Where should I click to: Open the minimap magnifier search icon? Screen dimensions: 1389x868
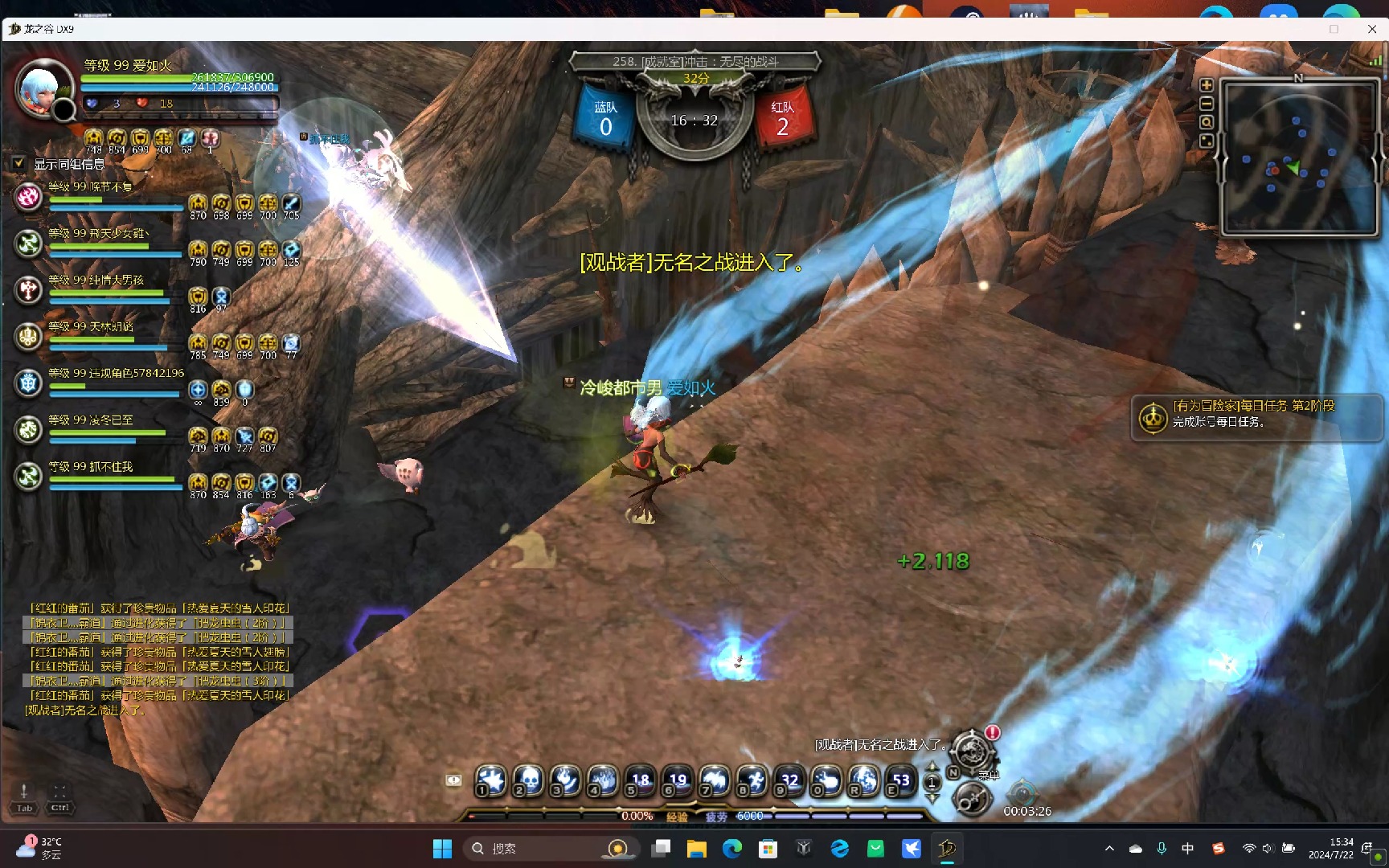[x=1207, y=121]
